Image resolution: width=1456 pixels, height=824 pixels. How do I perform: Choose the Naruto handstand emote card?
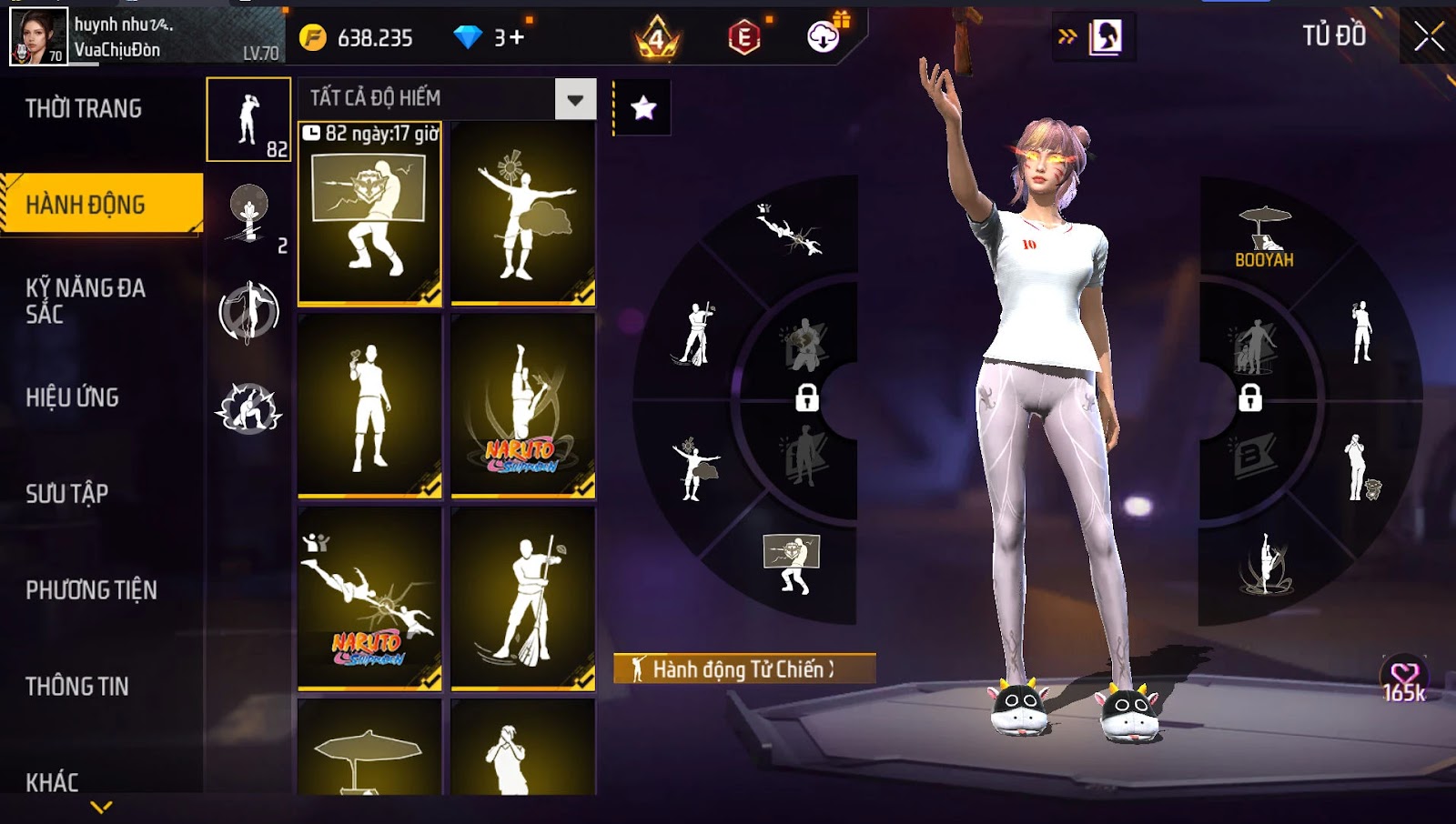point(523,406)
